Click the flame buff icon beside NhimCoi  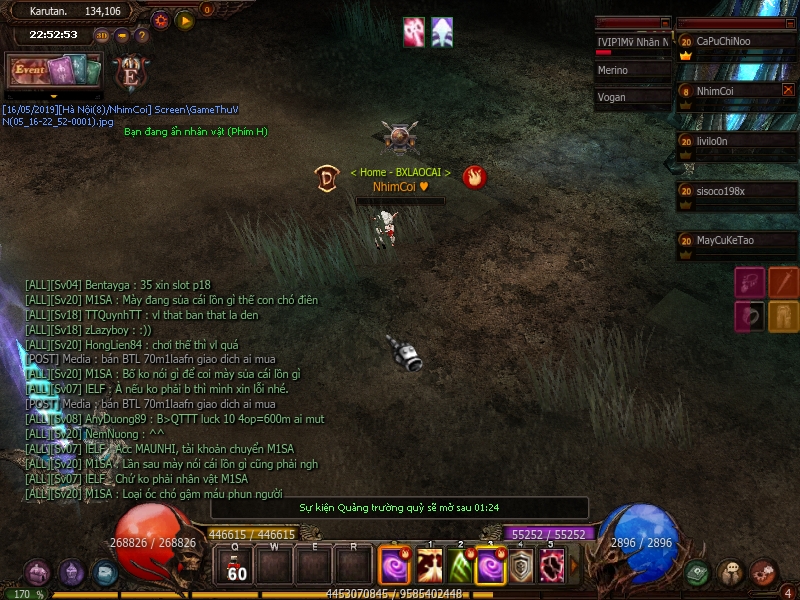(475, 177)
